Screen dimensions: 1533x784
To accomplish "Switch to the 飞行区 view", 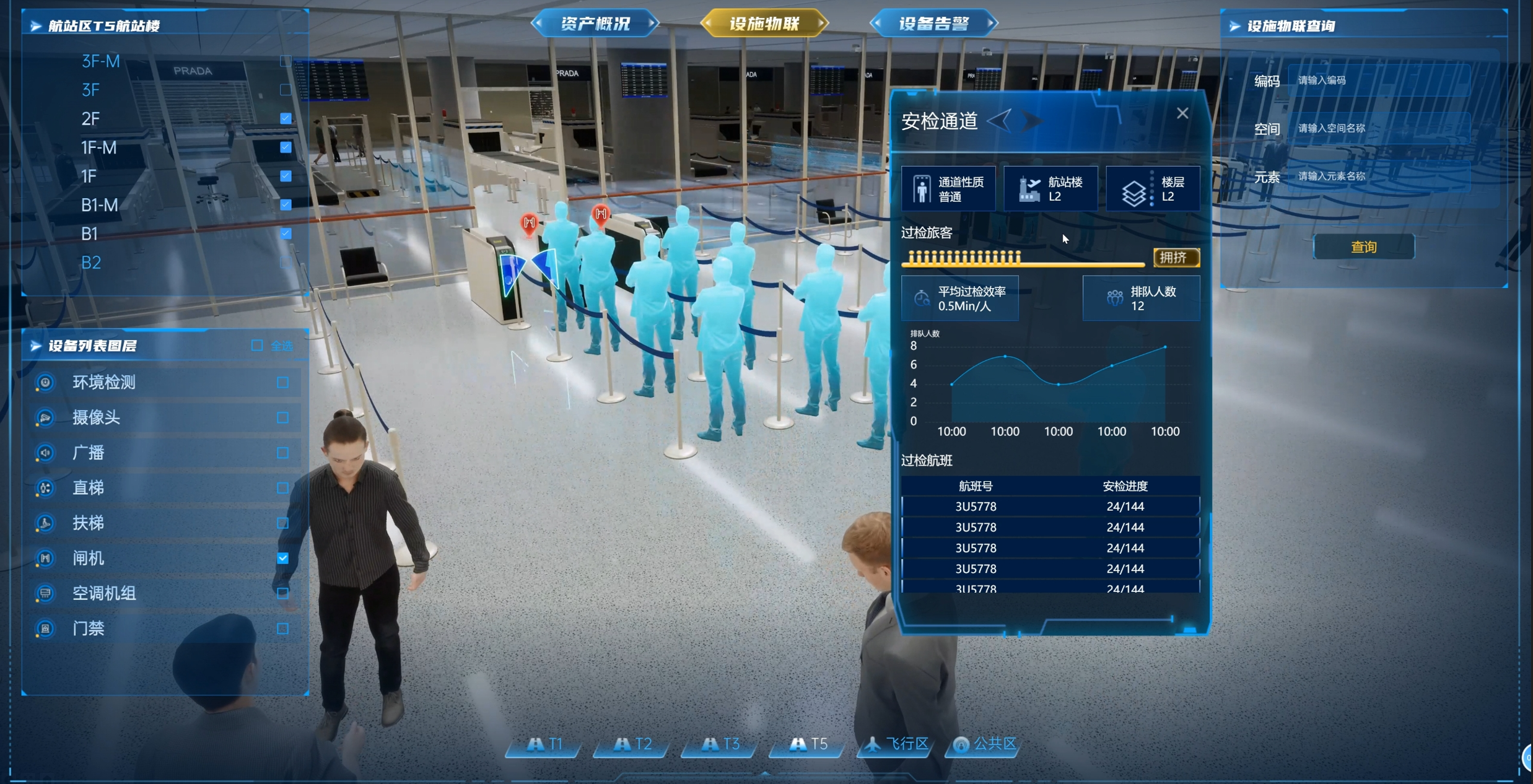I will 896,744.
